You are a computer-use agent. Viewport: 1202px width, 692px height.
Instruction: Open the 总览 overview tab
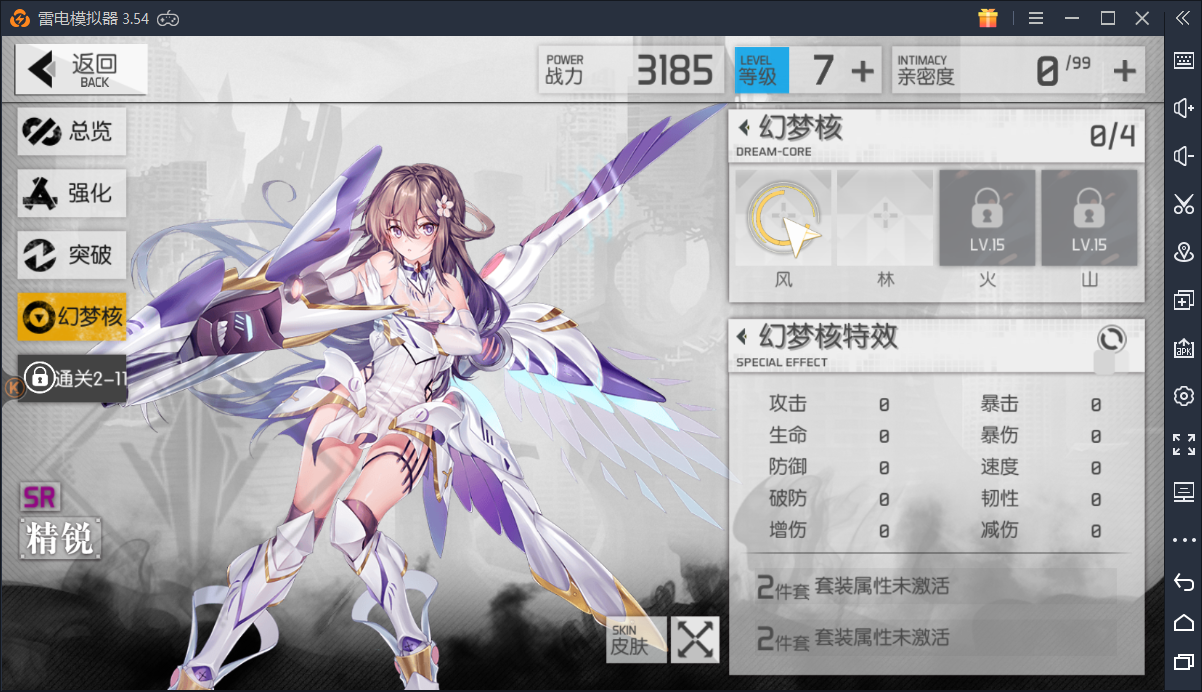72,131
